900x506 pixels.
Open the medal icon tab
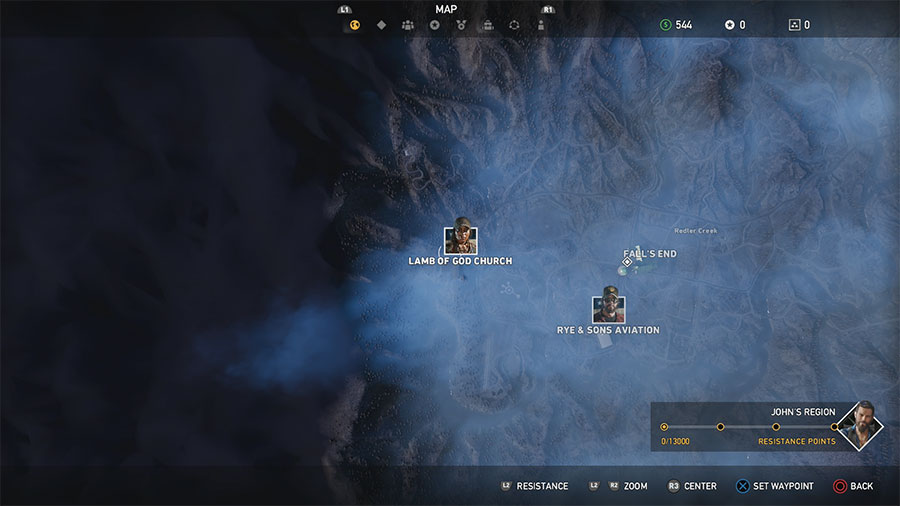[461, 25]
